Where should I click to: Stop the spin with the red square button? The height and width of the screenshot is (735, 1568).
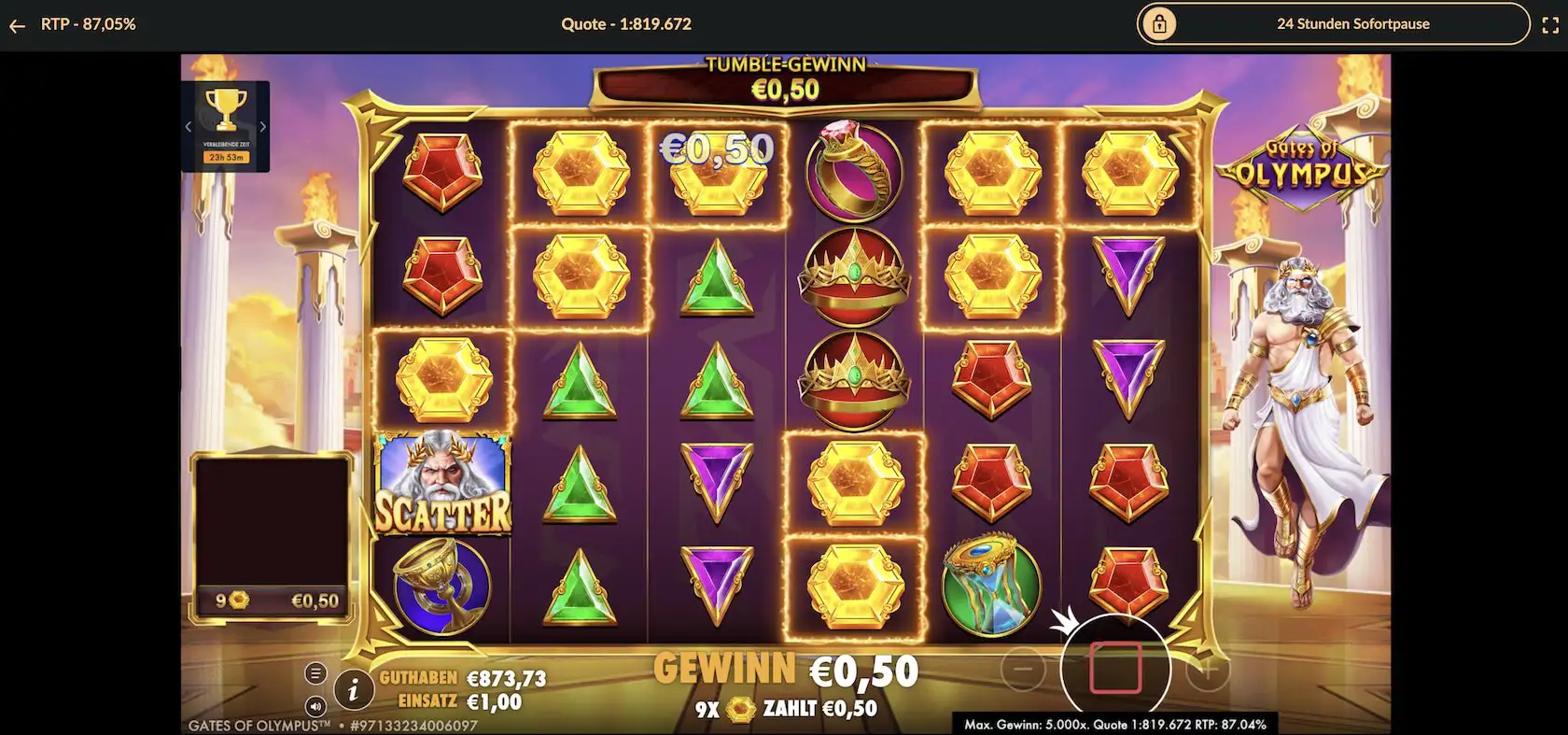[x=1115, y=668]
